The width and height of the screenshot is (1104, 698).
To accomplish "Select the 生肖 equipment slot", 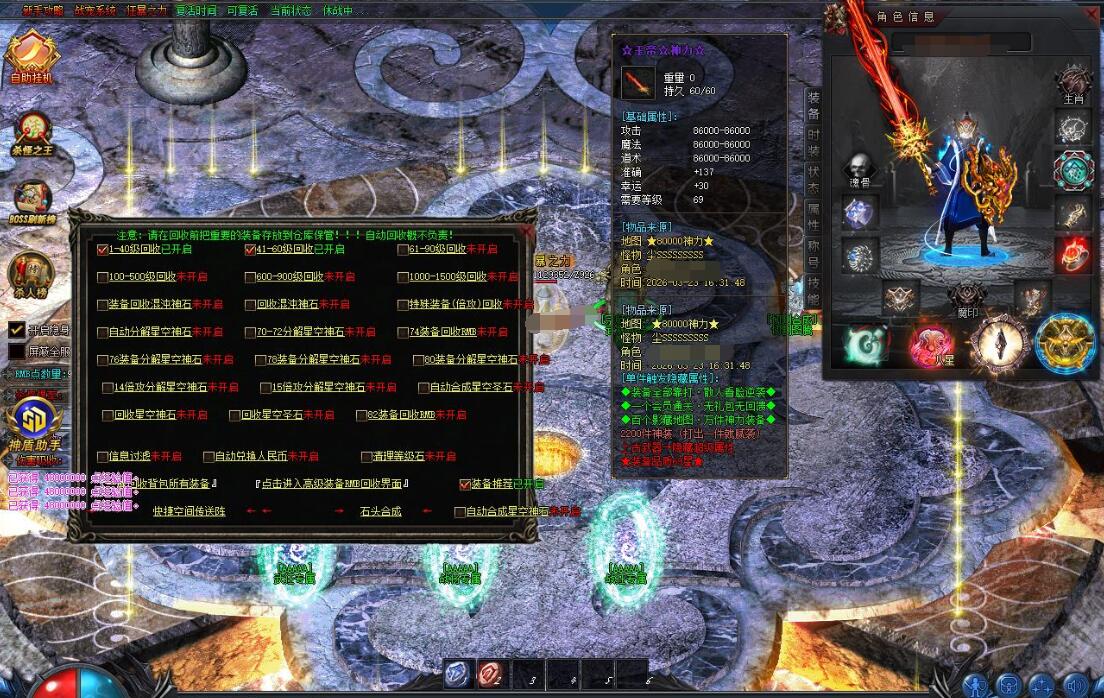I will tap(1073, 83).
